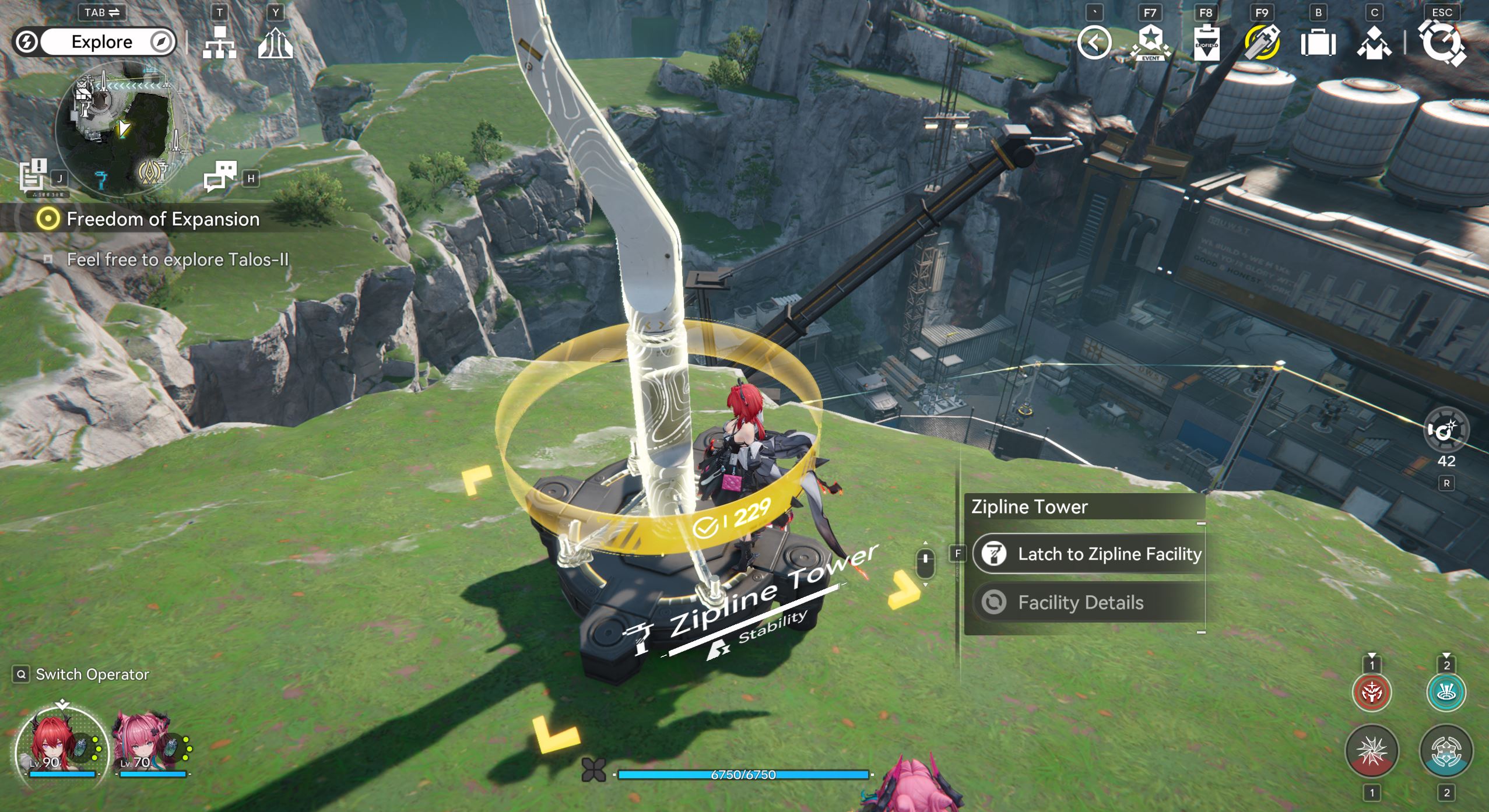
Task: Select Latch to Zipline Facility option
Action: pyautogui.click(x=1089, y=554)
